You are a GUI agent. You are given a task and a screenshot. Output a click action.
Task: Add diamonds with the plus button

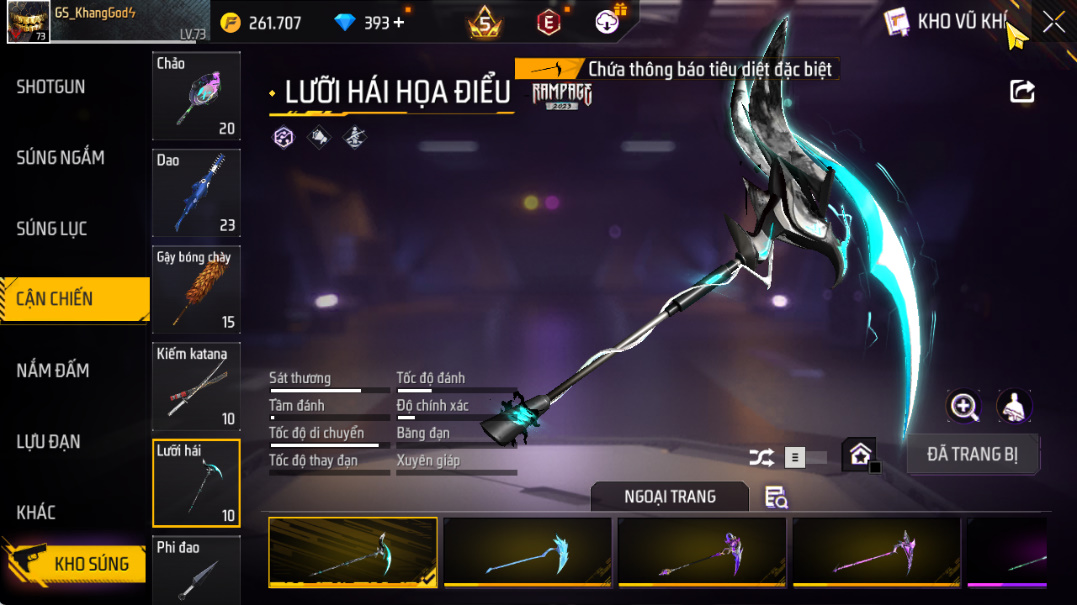point(399,22)
